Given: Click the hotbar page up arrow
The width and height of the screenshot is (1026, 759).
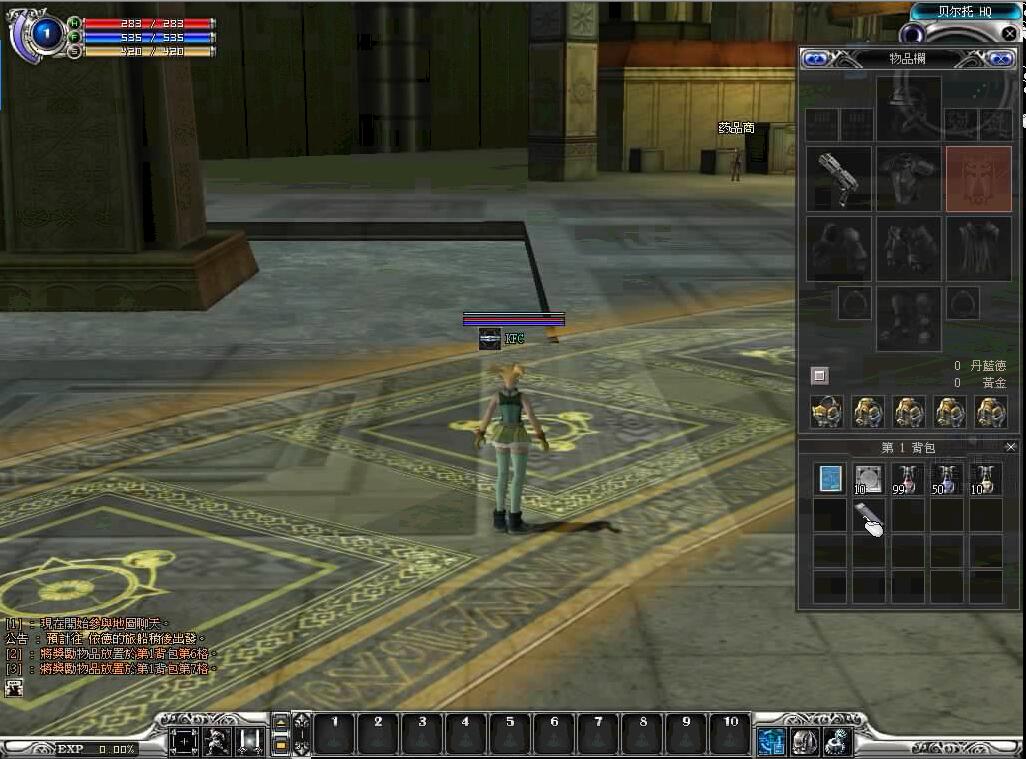Looking at the screenshot, I should [x=281, y=723].
